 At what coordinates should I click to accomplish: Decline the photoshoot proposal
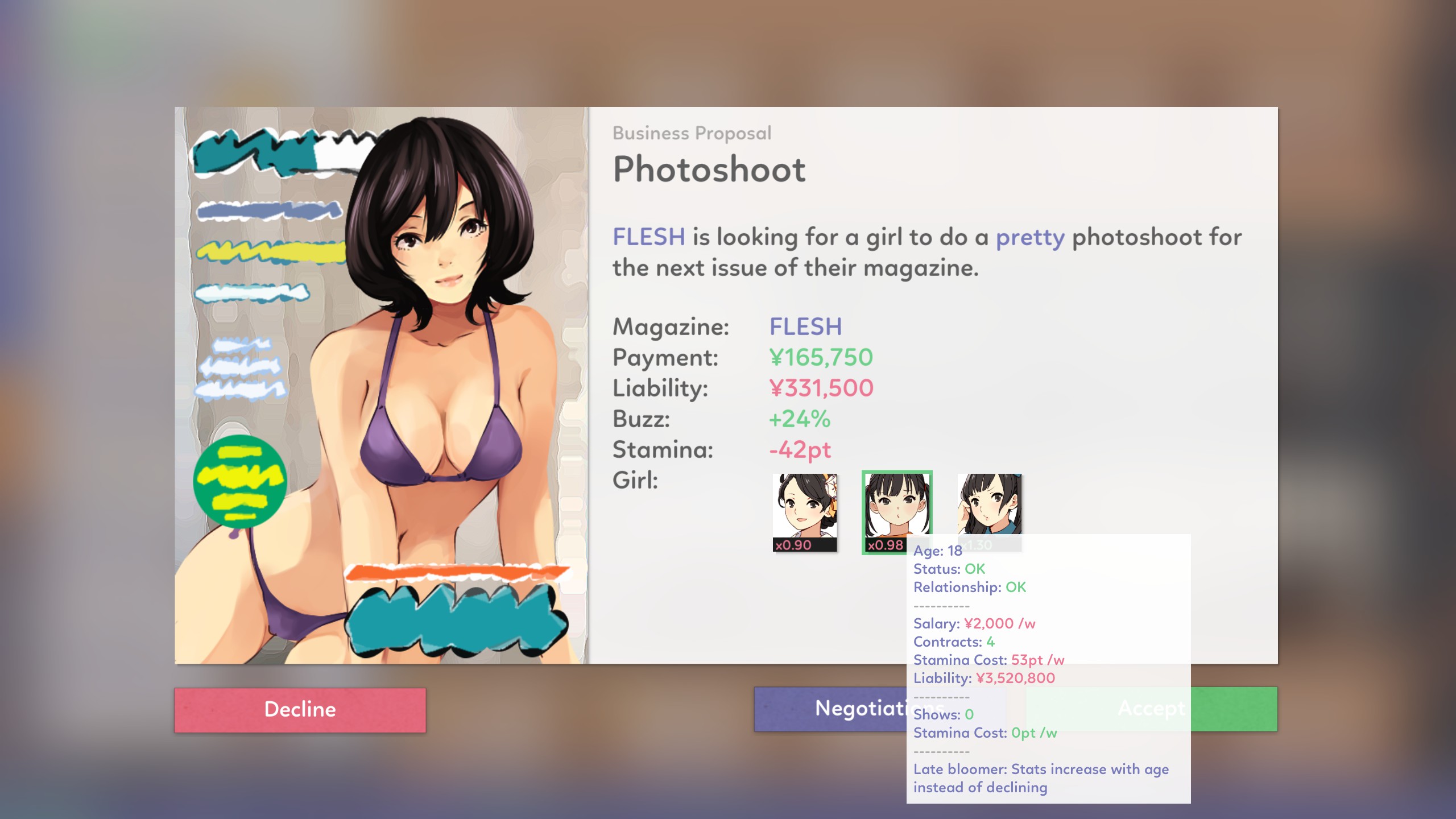click(300, 710)
